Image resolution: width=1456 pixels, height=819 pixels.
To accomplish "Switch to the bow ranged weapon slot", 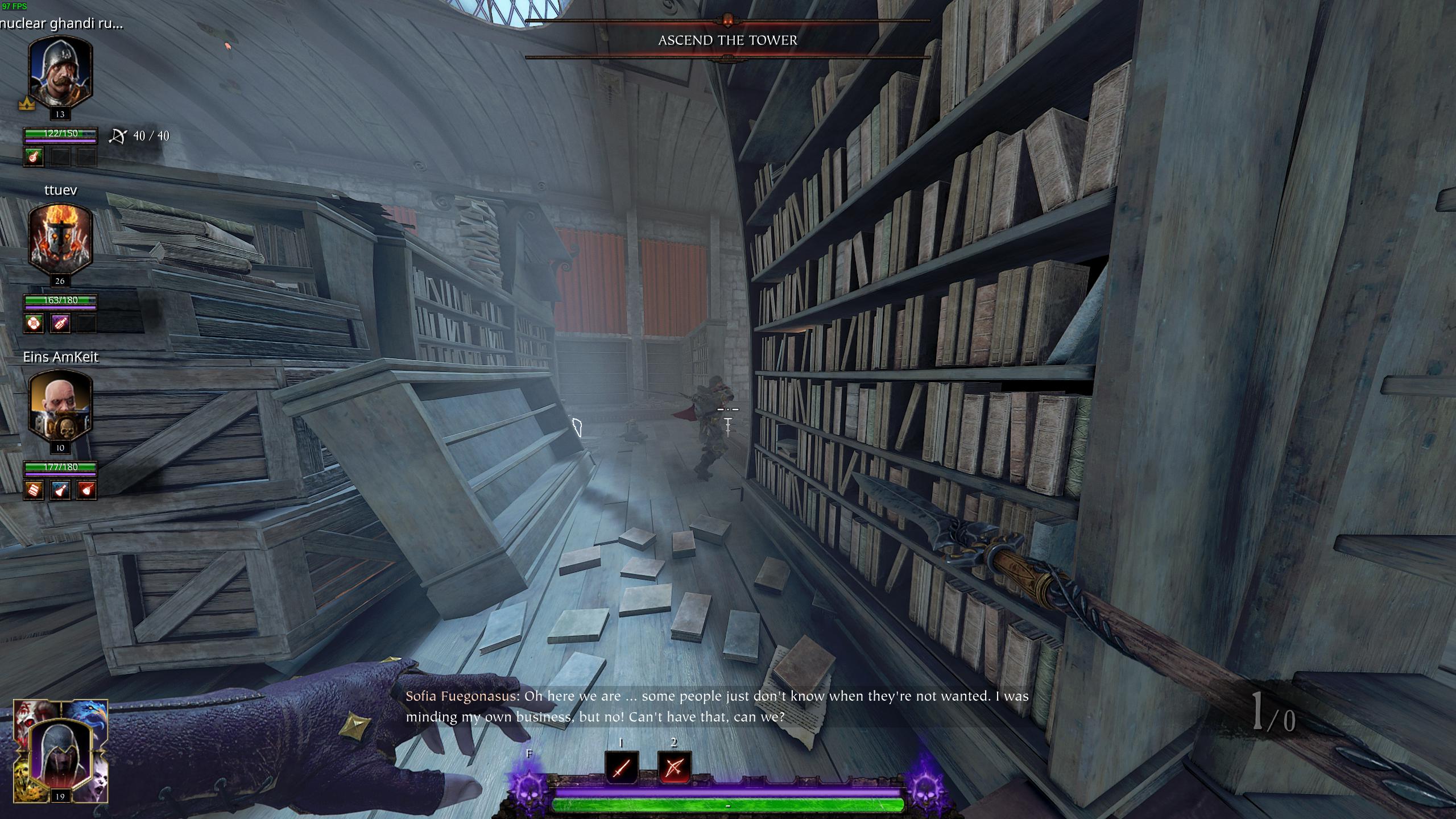I will point(674,767).
